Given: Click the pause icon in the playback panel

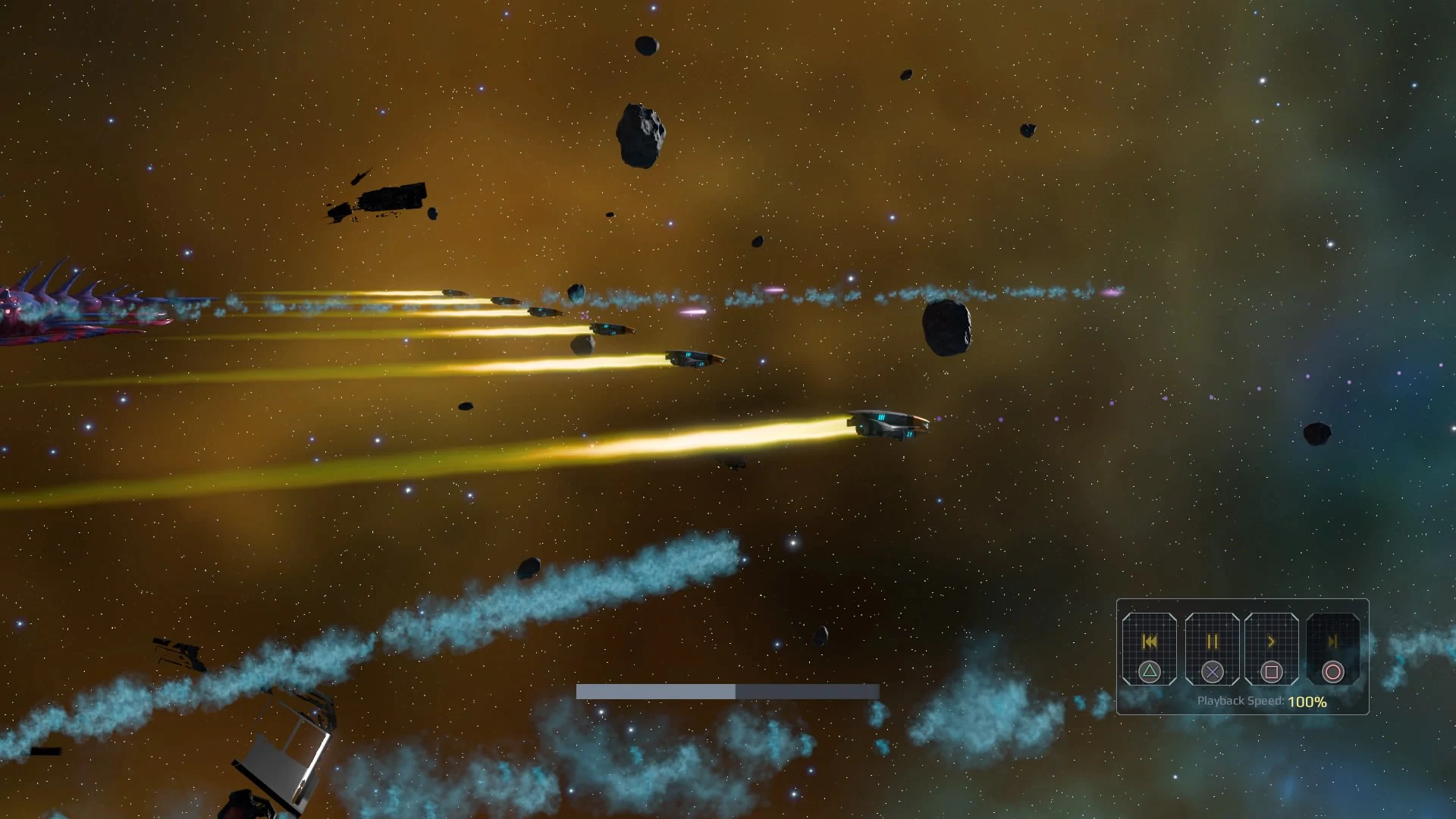Looking at the screenshot, I should click(x=1212, y=642).
